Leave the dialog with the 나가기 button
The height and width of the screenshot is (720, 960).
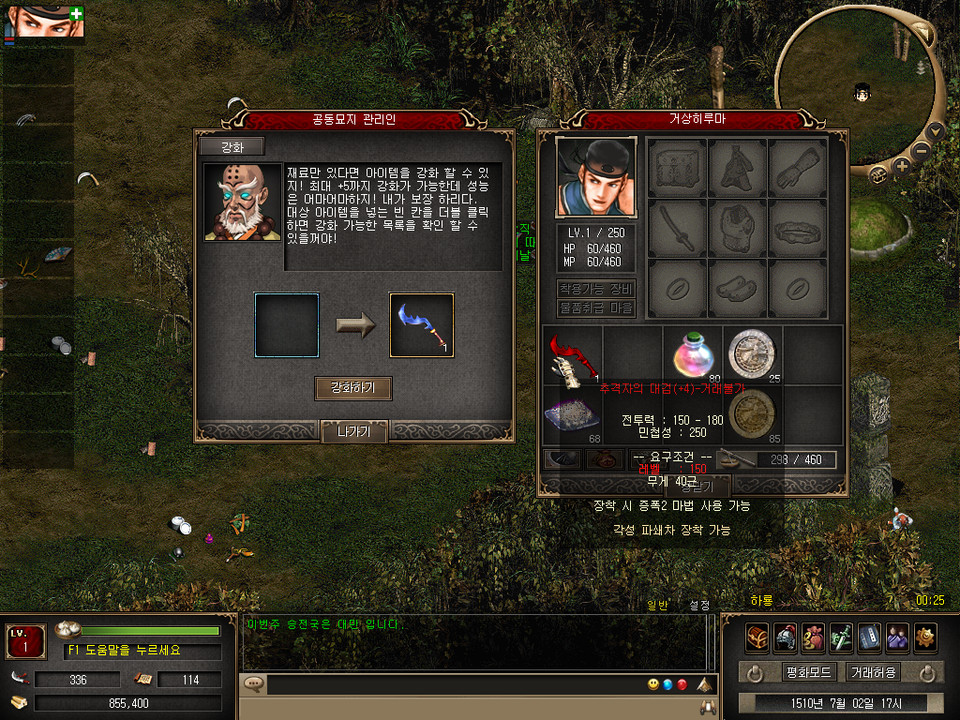pos(353,432)
